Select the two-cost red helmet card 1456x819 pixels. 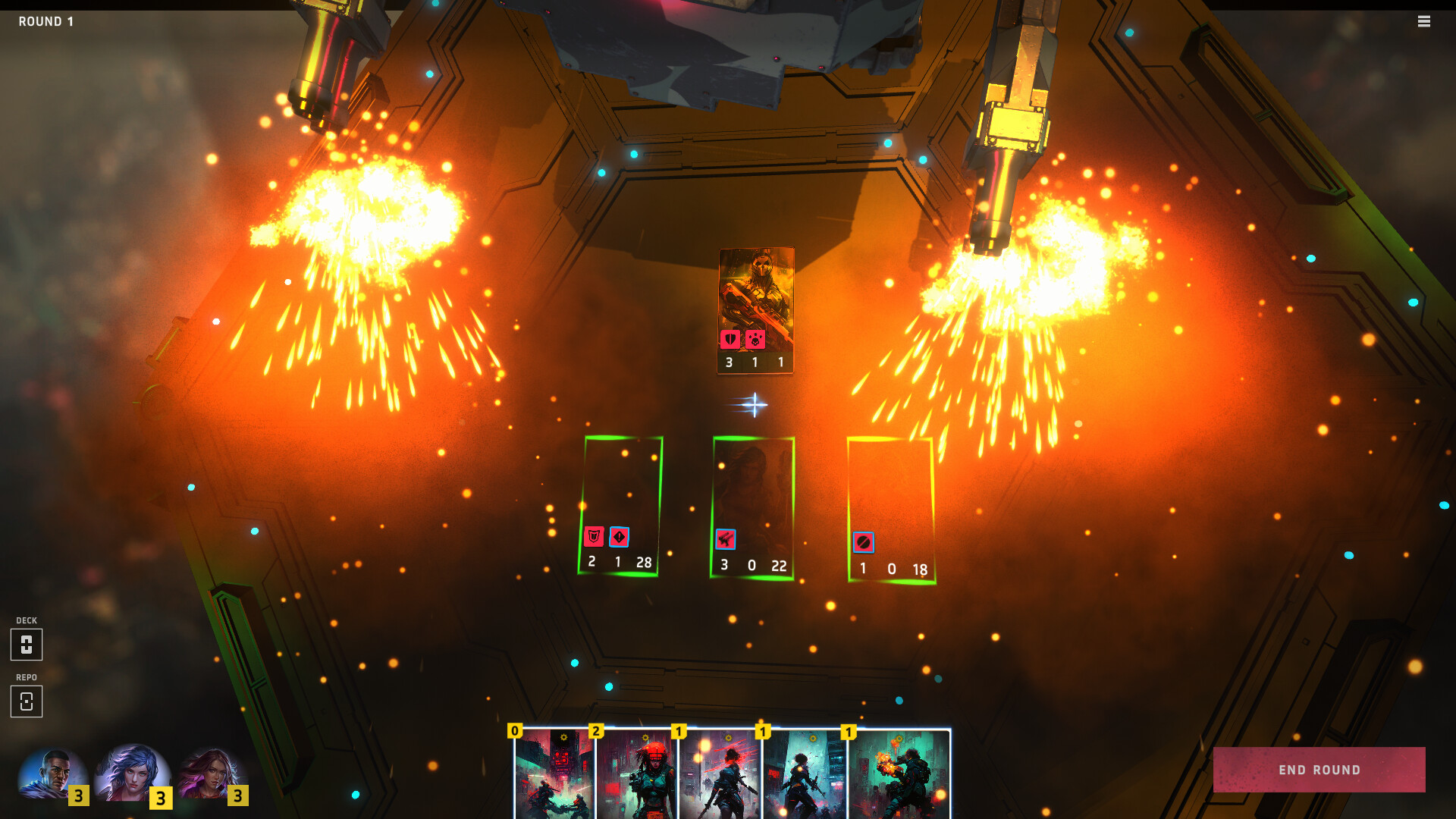pyautogui.click(x=637, y=773)
